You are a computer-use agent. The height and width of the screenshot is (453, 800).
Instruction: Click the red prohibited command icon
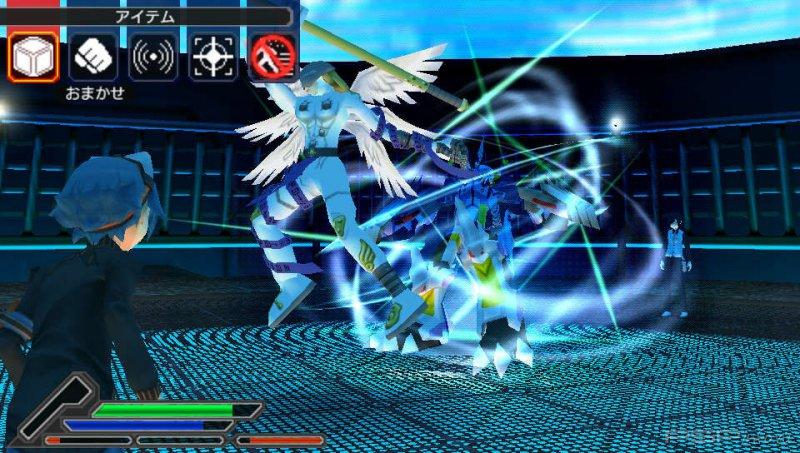point(273,57)
